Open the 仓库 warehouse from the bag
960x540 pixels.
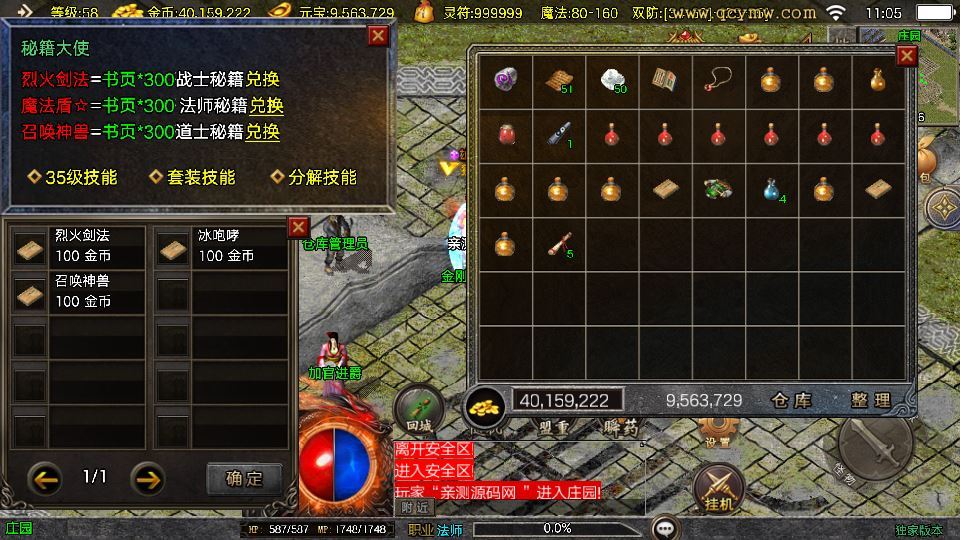(792, 400)
